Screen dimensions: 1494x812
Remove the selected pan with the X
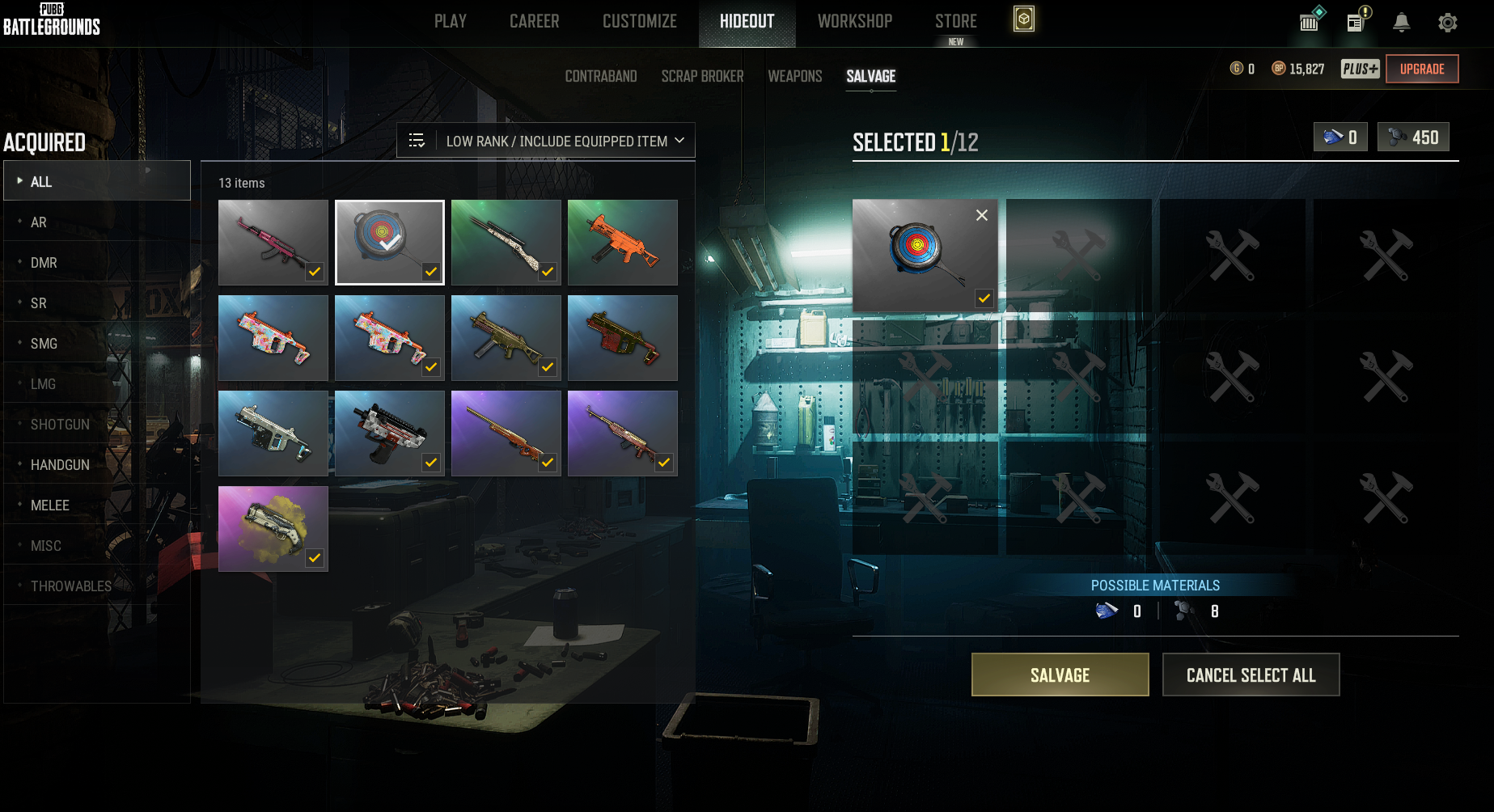tap(981, 215)
